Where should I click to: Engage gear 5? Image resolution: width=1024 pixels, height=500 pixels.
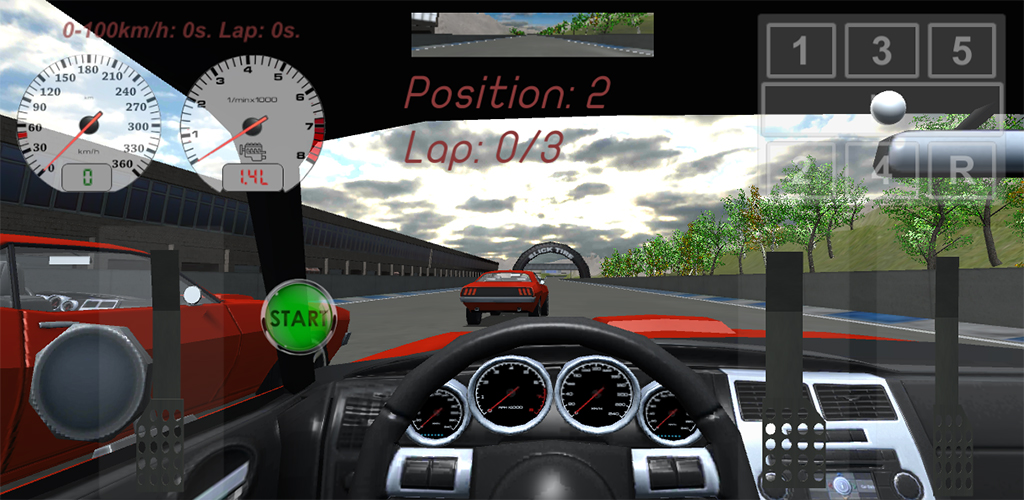(961, 51)
